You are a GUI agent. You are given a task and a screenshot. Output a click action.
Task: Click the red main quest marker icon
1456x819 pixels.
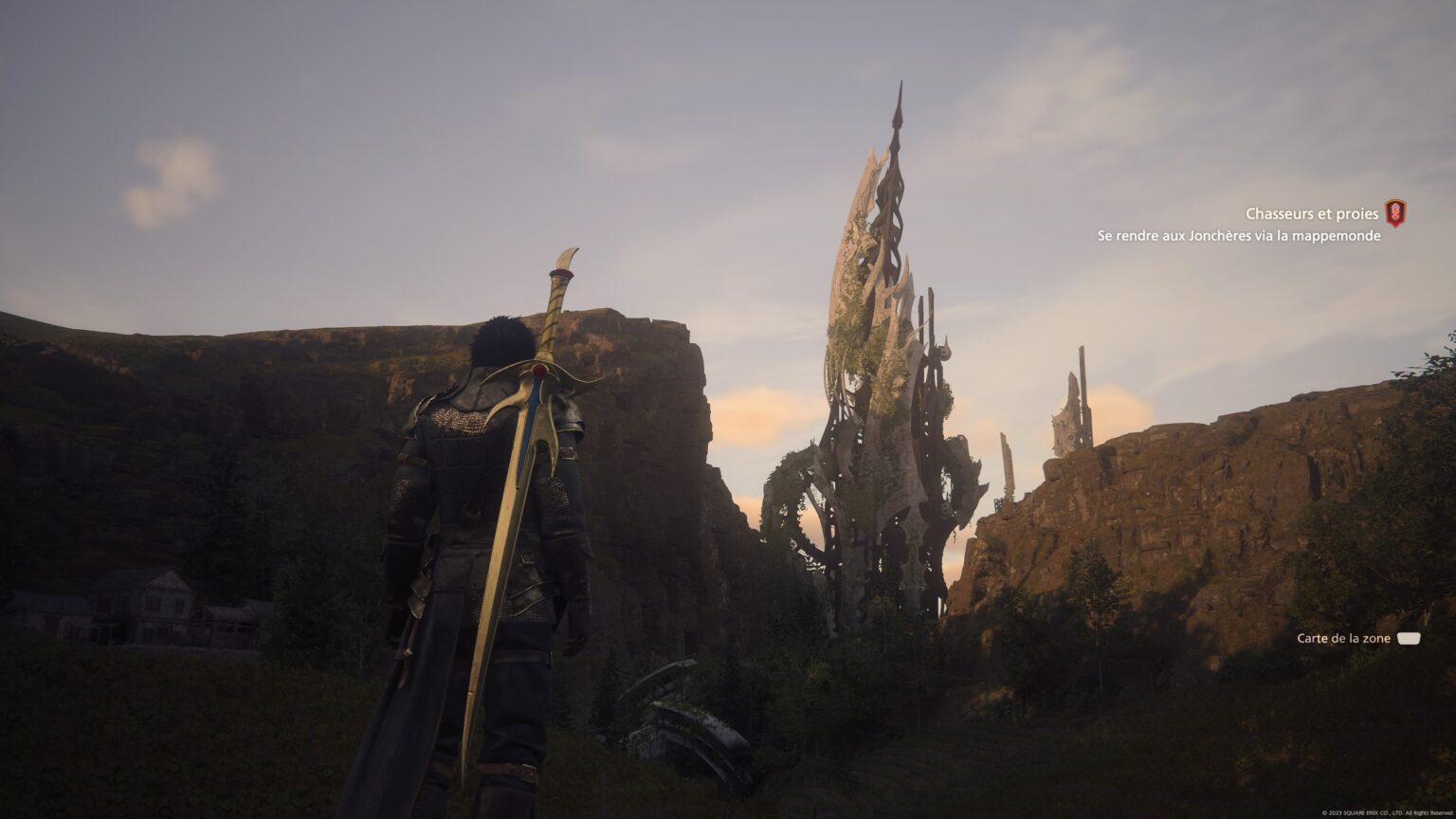[x=1394, y=212]
